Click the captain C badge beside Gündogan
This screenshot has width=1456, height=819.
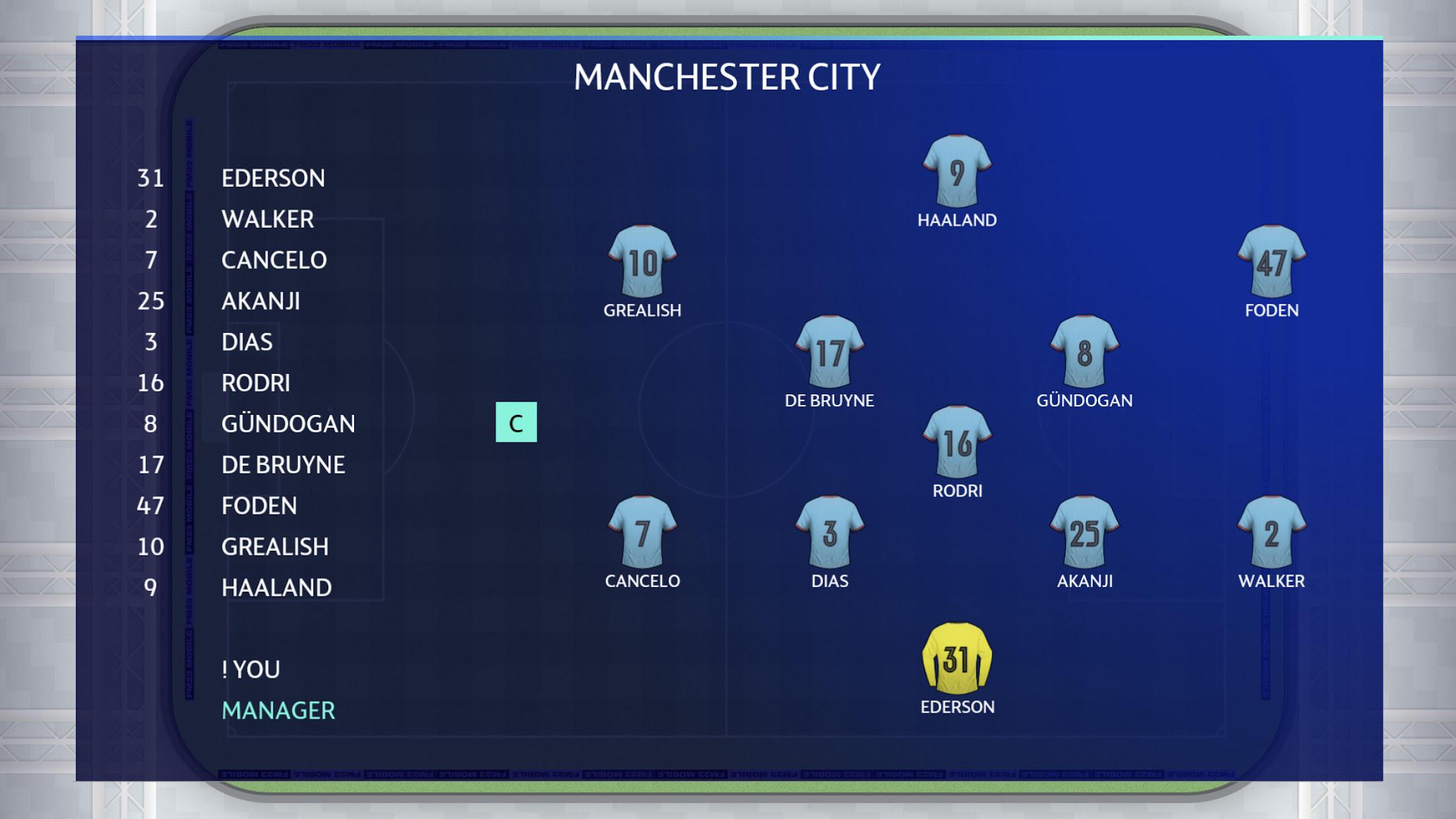(516, 423)
